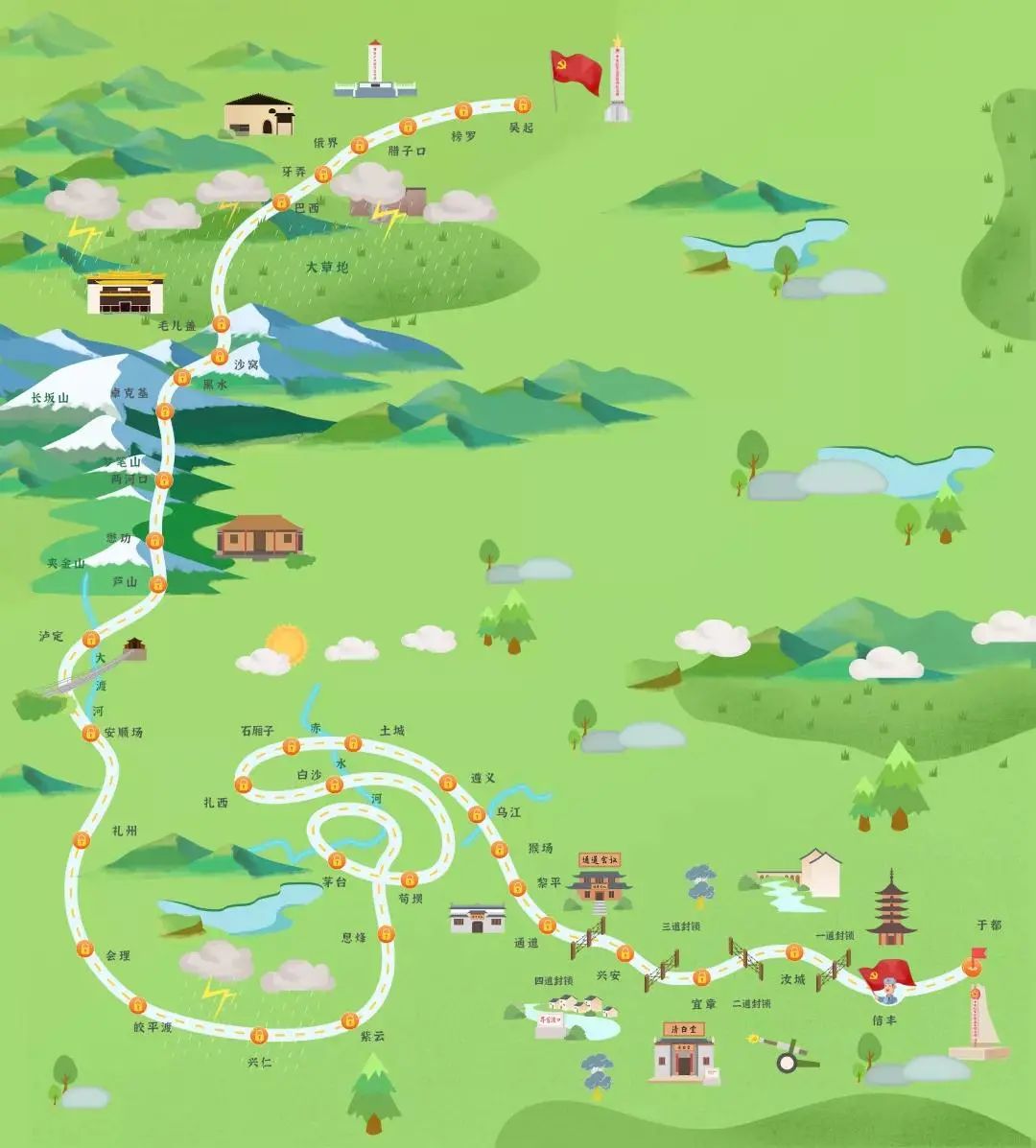This screenshot has height=1148, width=1036.
Task: Choose the 卓克基 locked stage
Action: 164,411
